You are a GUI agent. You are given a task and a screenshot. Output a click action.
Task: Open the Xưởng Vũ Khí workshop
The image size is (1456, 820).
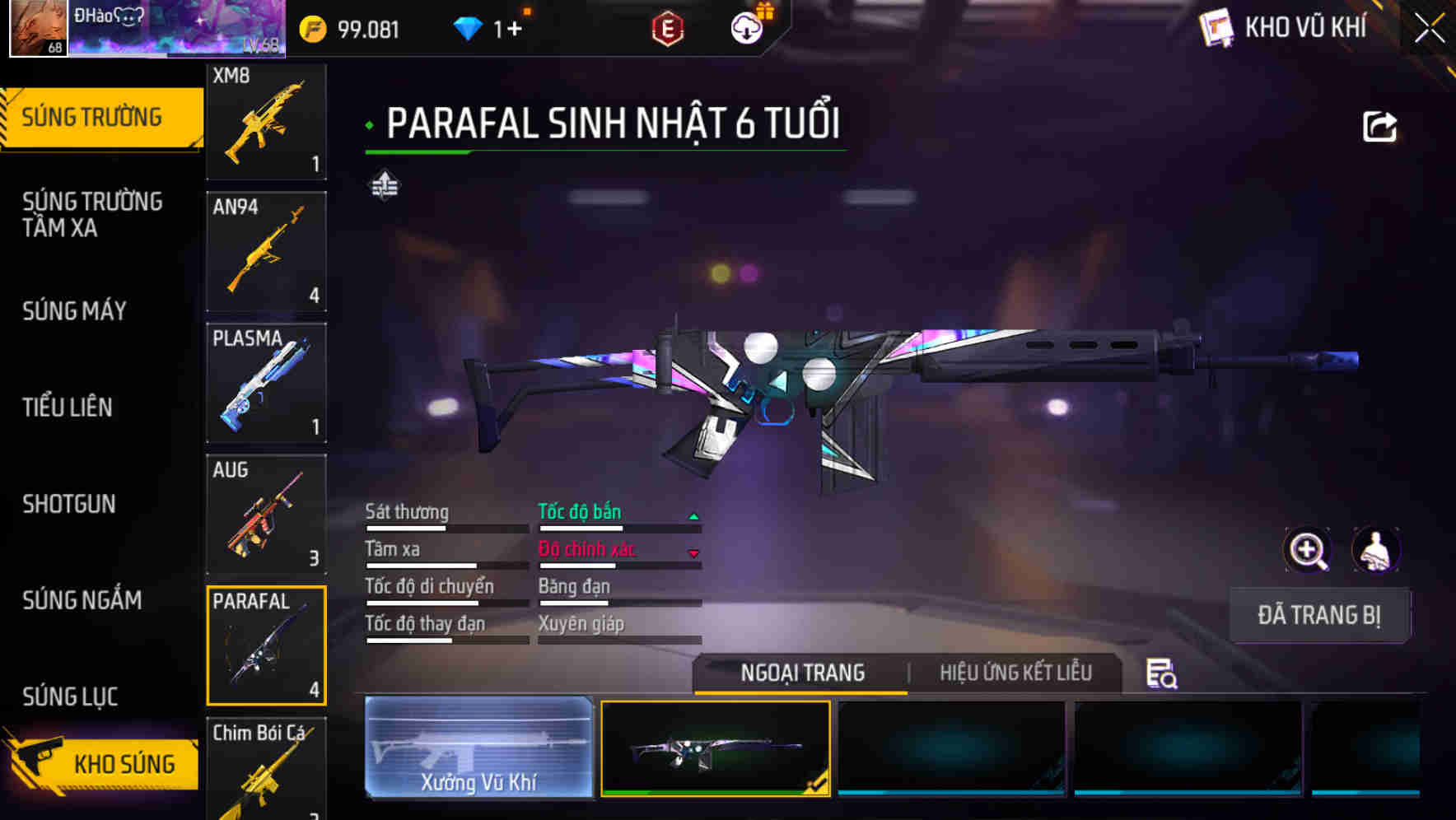point(478,748)
